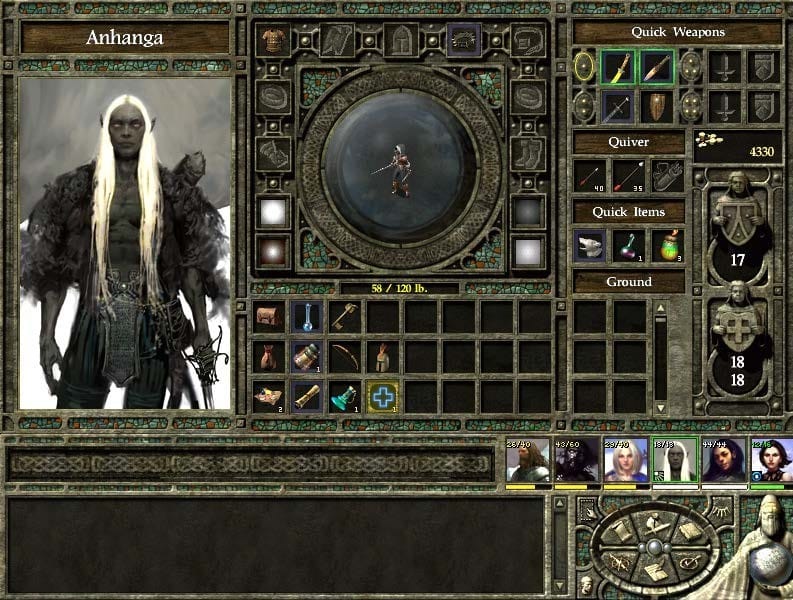Select the glowing blue cross item
Screen dimensions: 793x600
point(383,396)
